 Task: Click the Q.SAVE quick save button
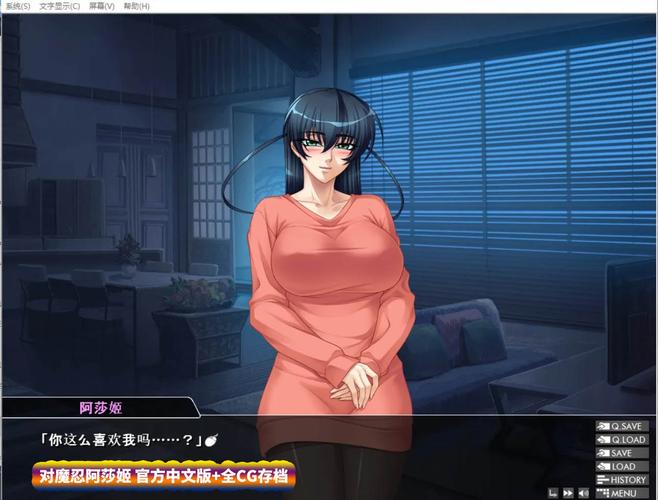(x=621, y=426)
